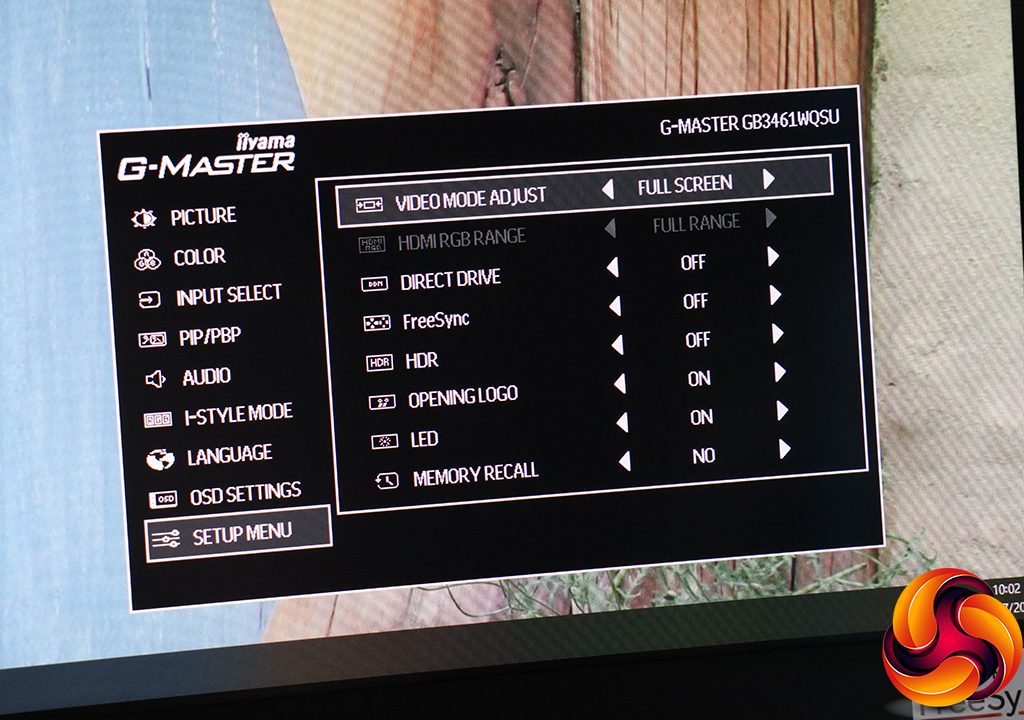Choose the MEMORY RECALL option
Image resolution: width=1024 pixels, height=720 pixels.
475,473
